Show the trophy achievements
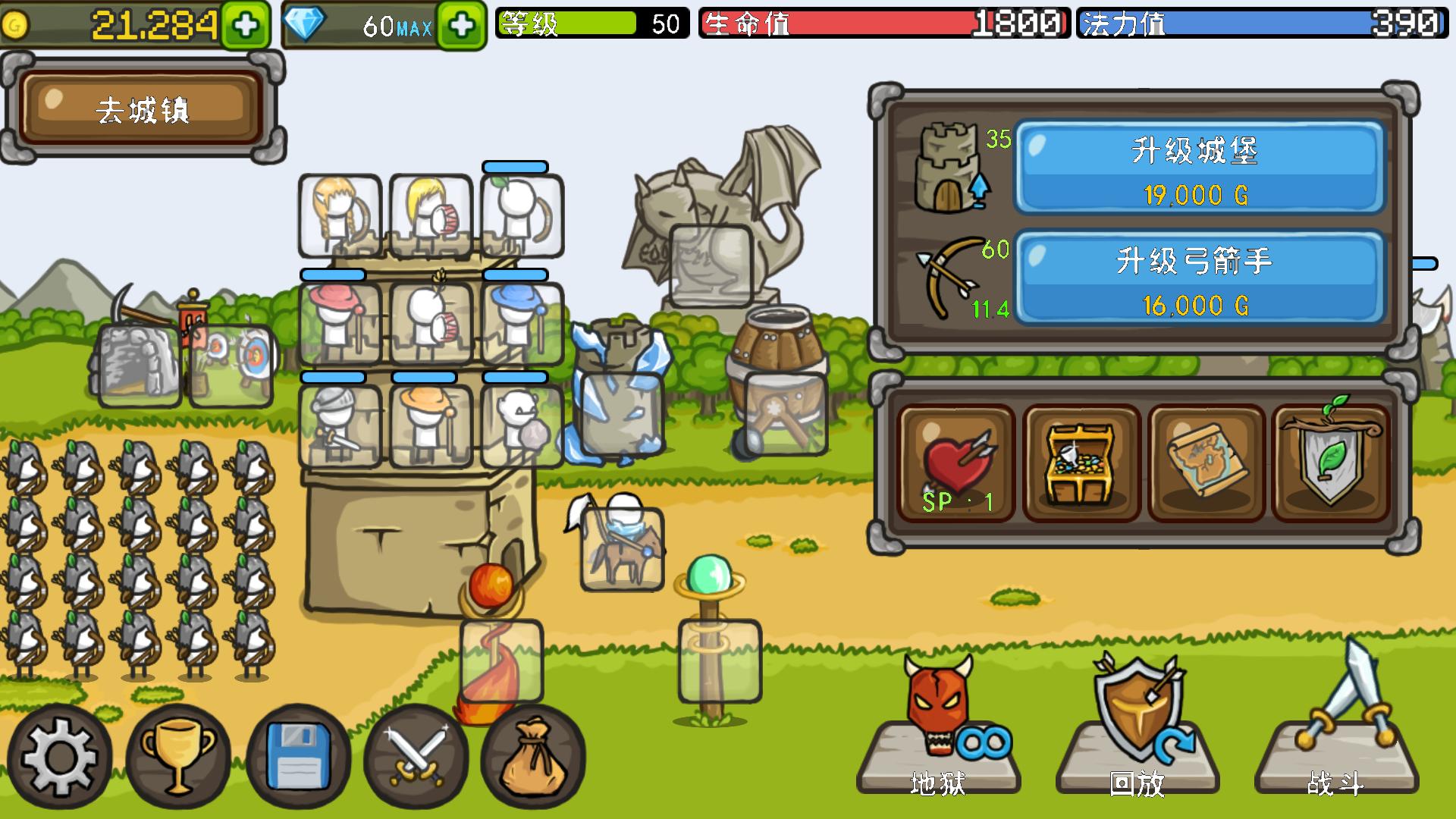The height and width of the screenshot is (819, 1456). (178, 757)
